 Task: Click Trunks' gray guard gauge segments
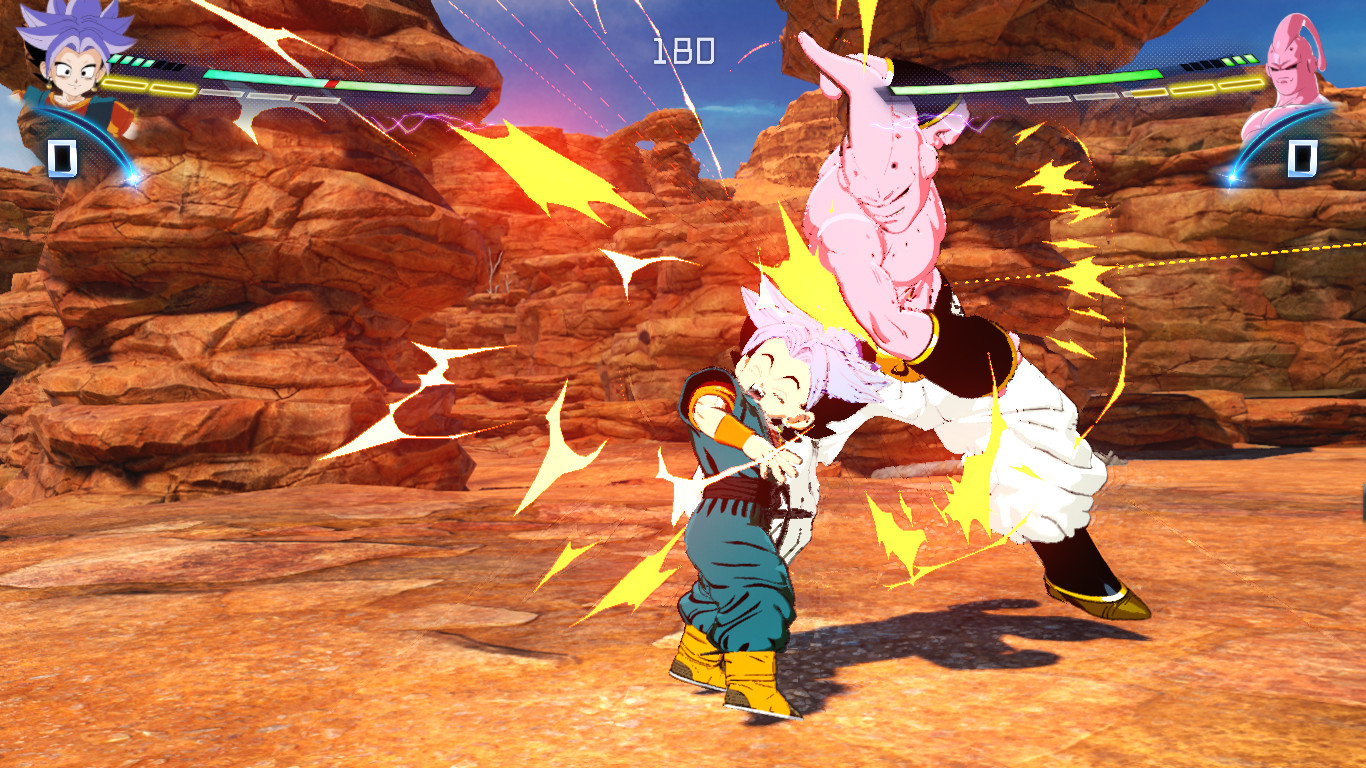[x=264, y=98]
